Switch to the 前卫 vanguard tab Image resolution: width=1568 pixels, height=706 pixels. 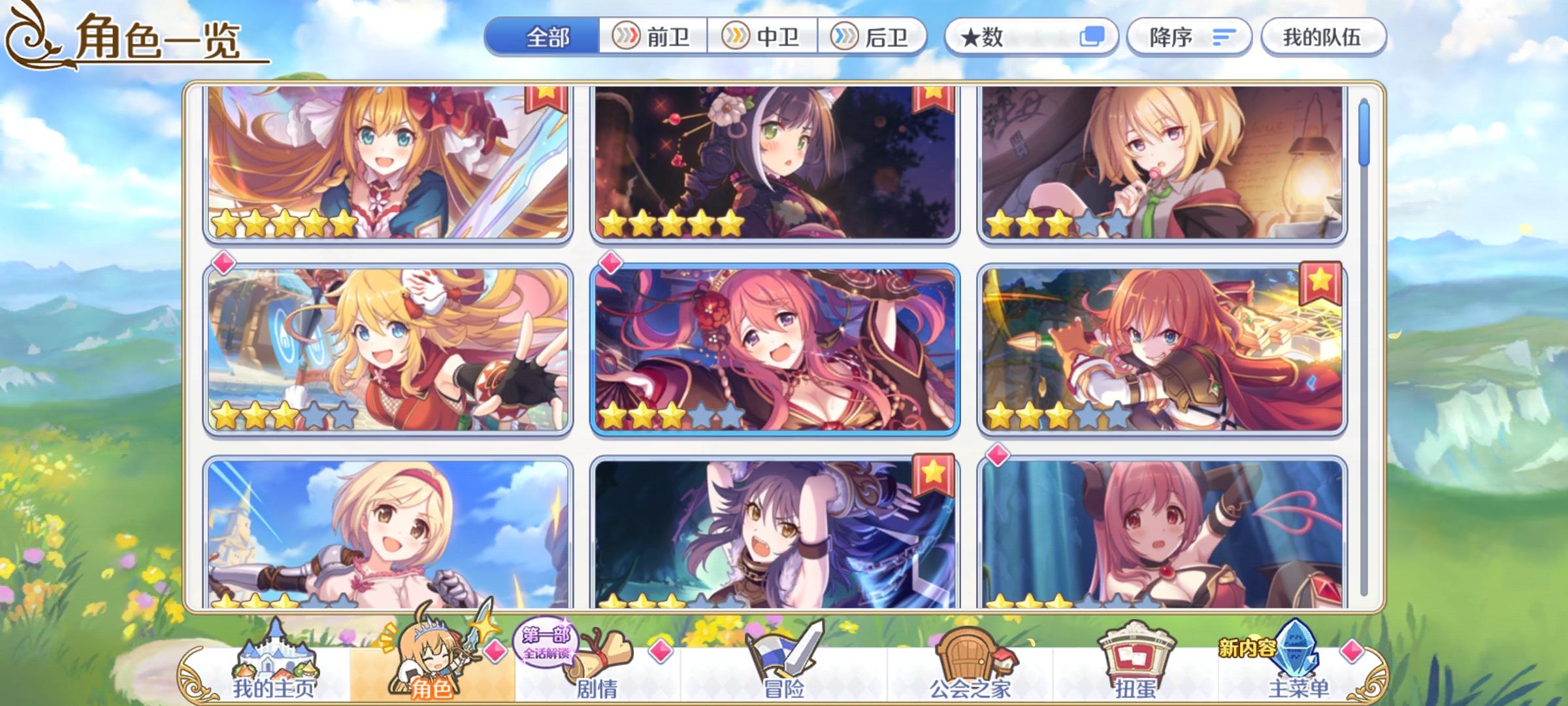tap(655, 37)
